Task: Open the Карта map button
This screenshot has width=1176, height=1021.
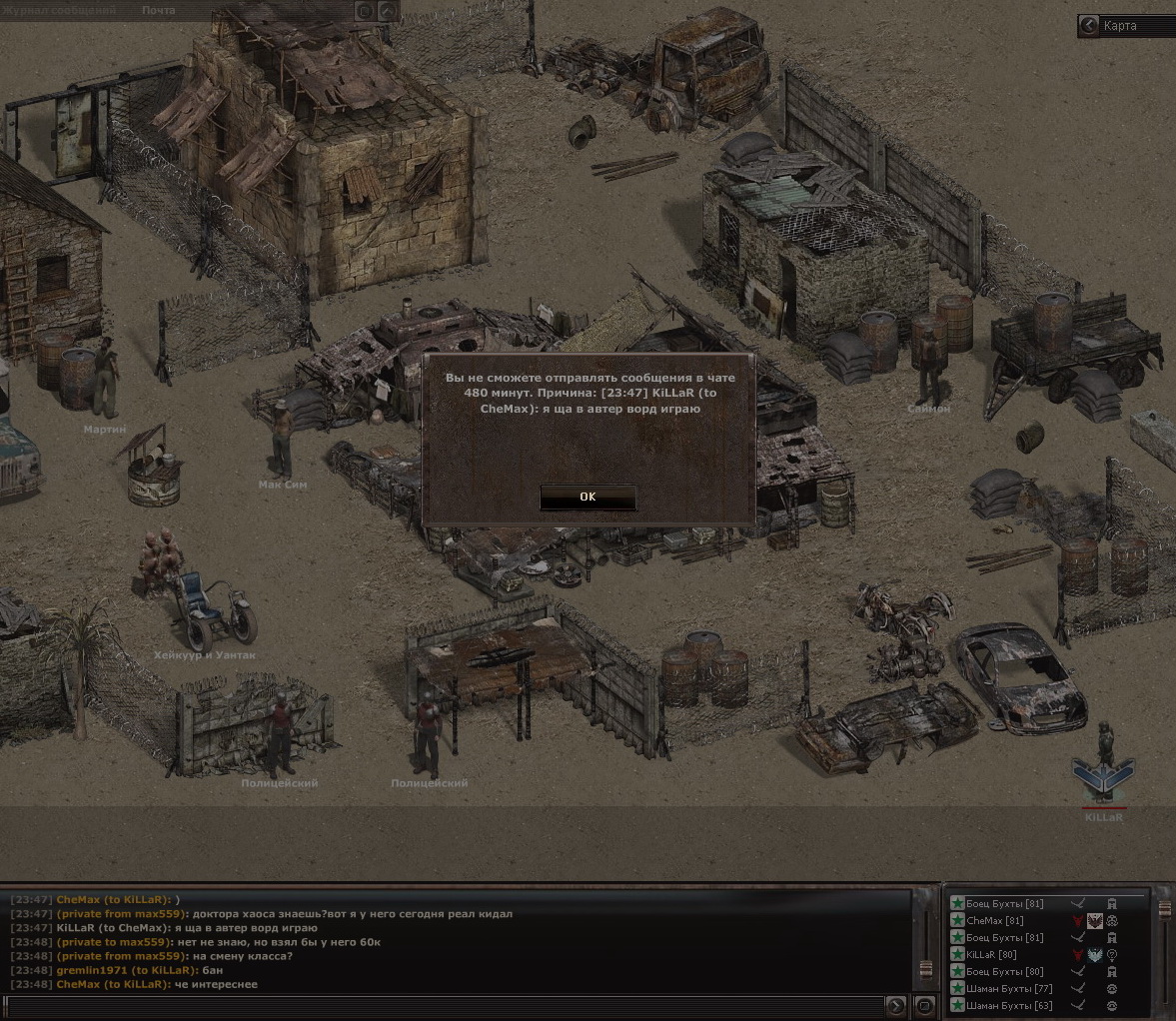Action: [x=1120, y=26]
